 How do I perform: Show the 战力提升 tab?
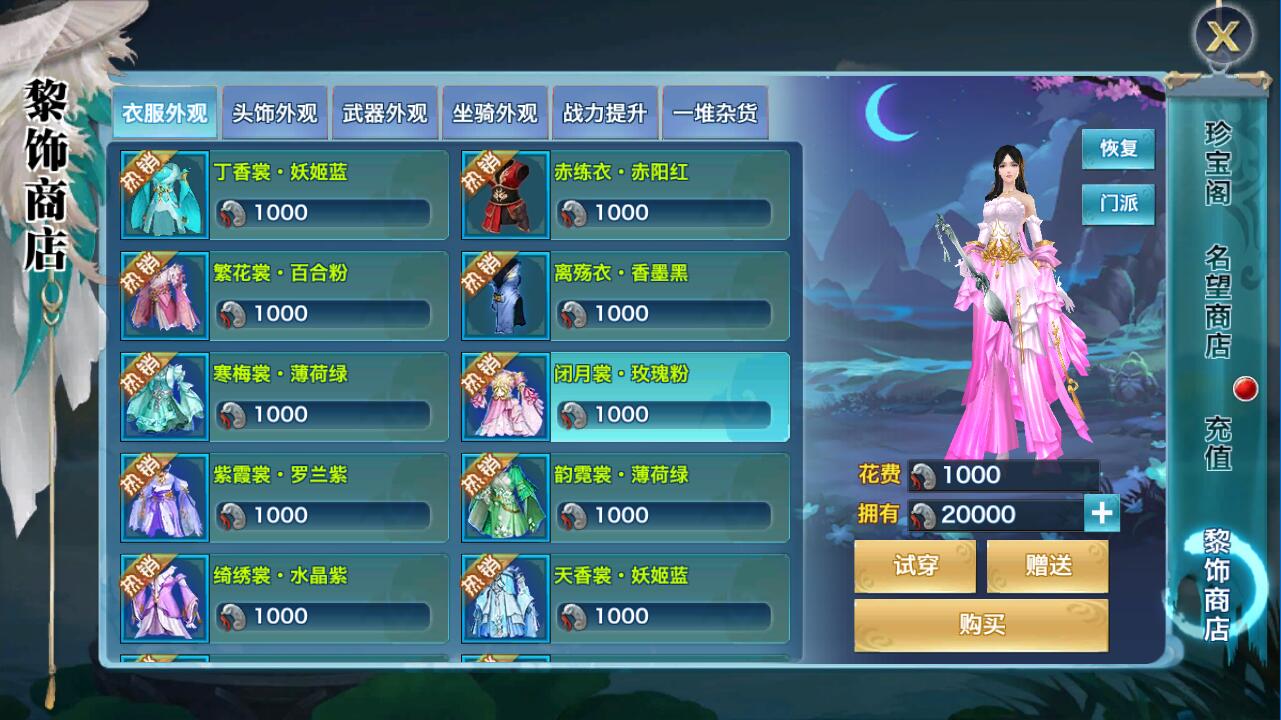coord(605,113)
